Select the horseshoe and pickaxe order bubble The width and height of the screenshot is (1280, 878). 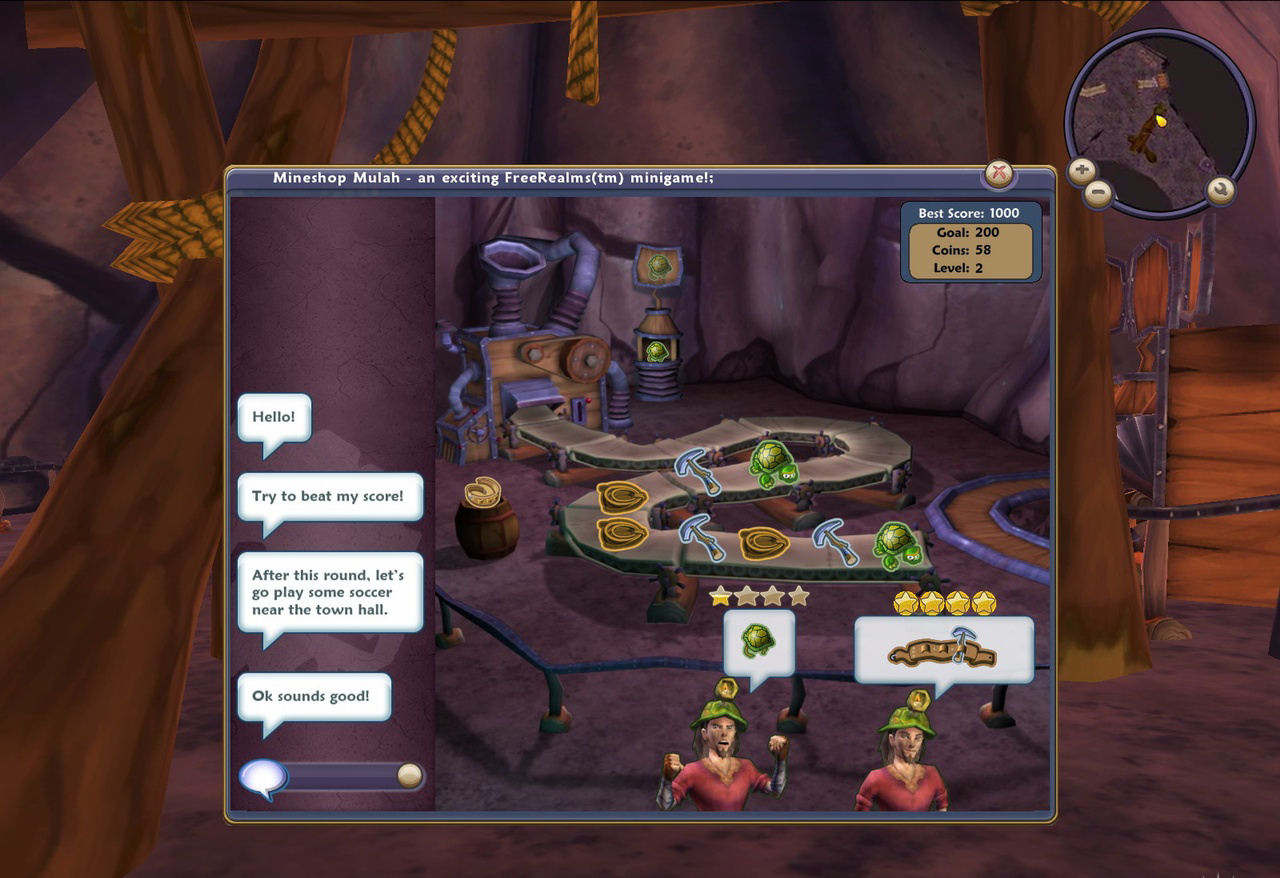tap(943, 650)
